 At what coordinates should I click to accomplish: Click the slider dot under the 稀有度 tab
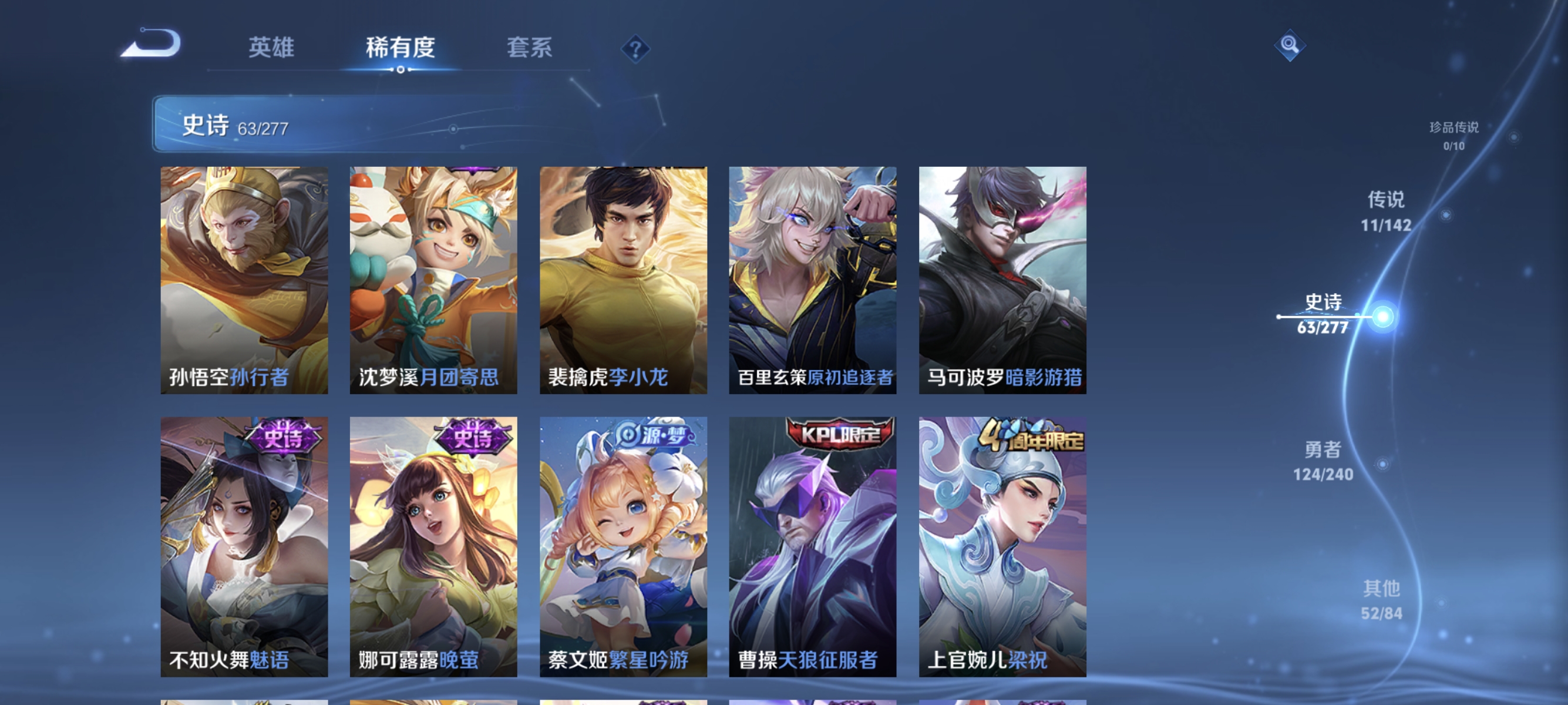tap(400, 69)
